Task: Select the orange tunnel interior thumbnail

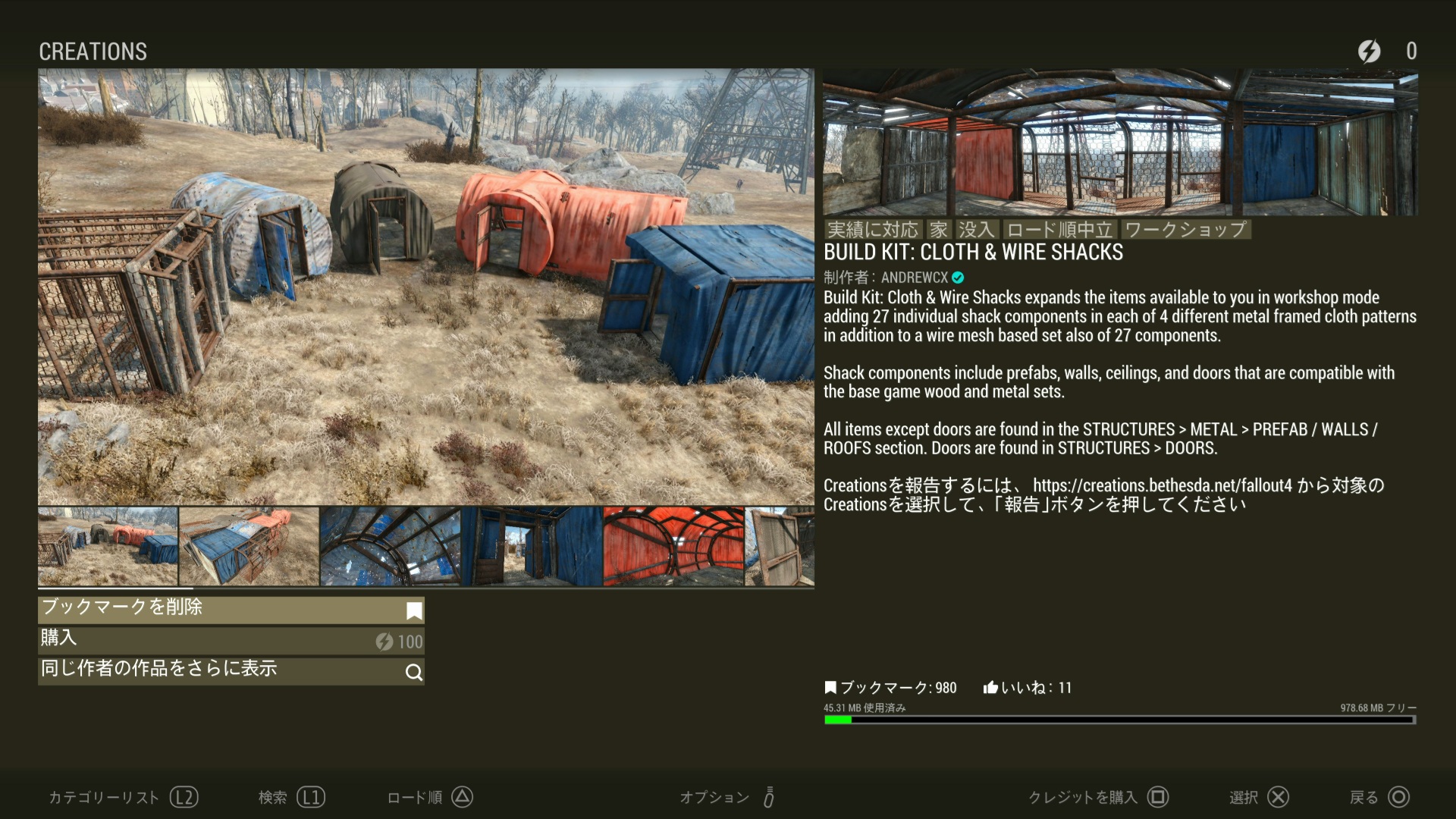Action: pos(673,547)
